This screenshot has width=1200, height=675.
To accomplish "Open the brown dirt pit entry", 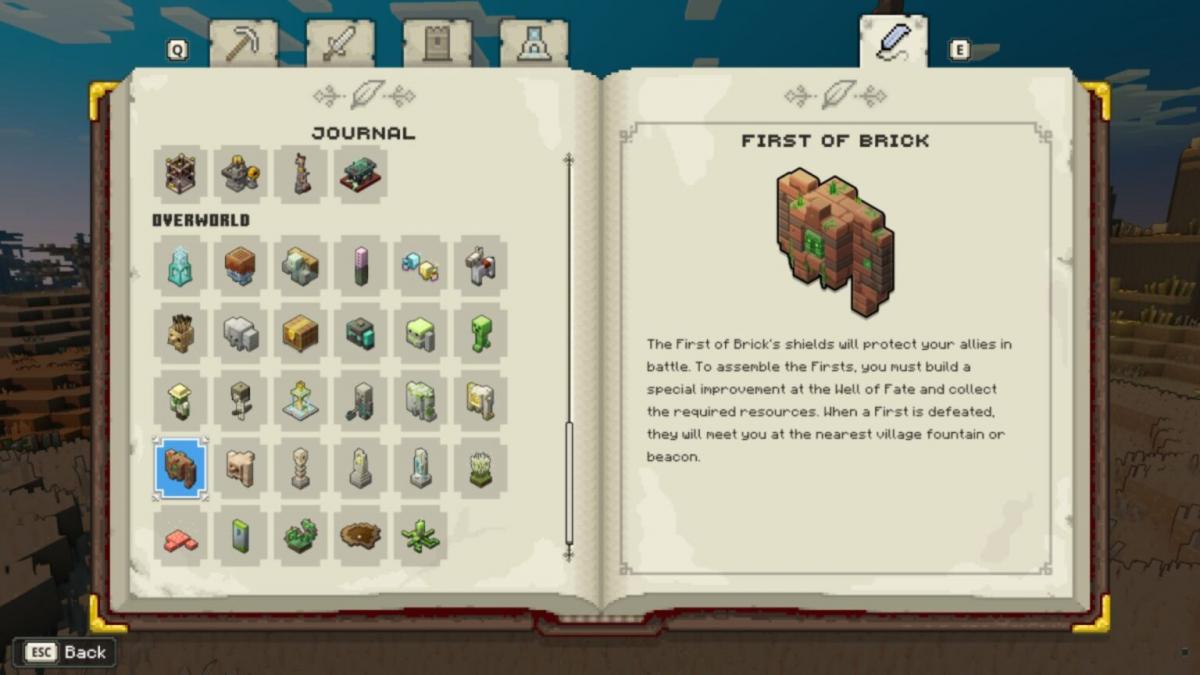I will pos(361,537).
